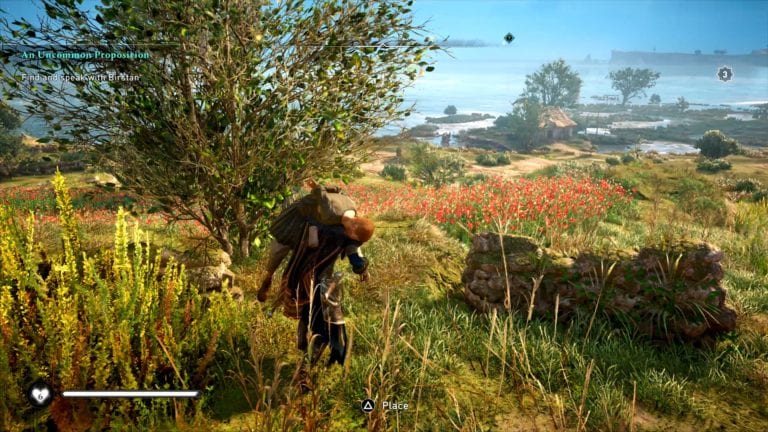Open the An Uncommon Proposition quest tracker
The width and height of the screenshot is (768, 432).
[85, 54]
